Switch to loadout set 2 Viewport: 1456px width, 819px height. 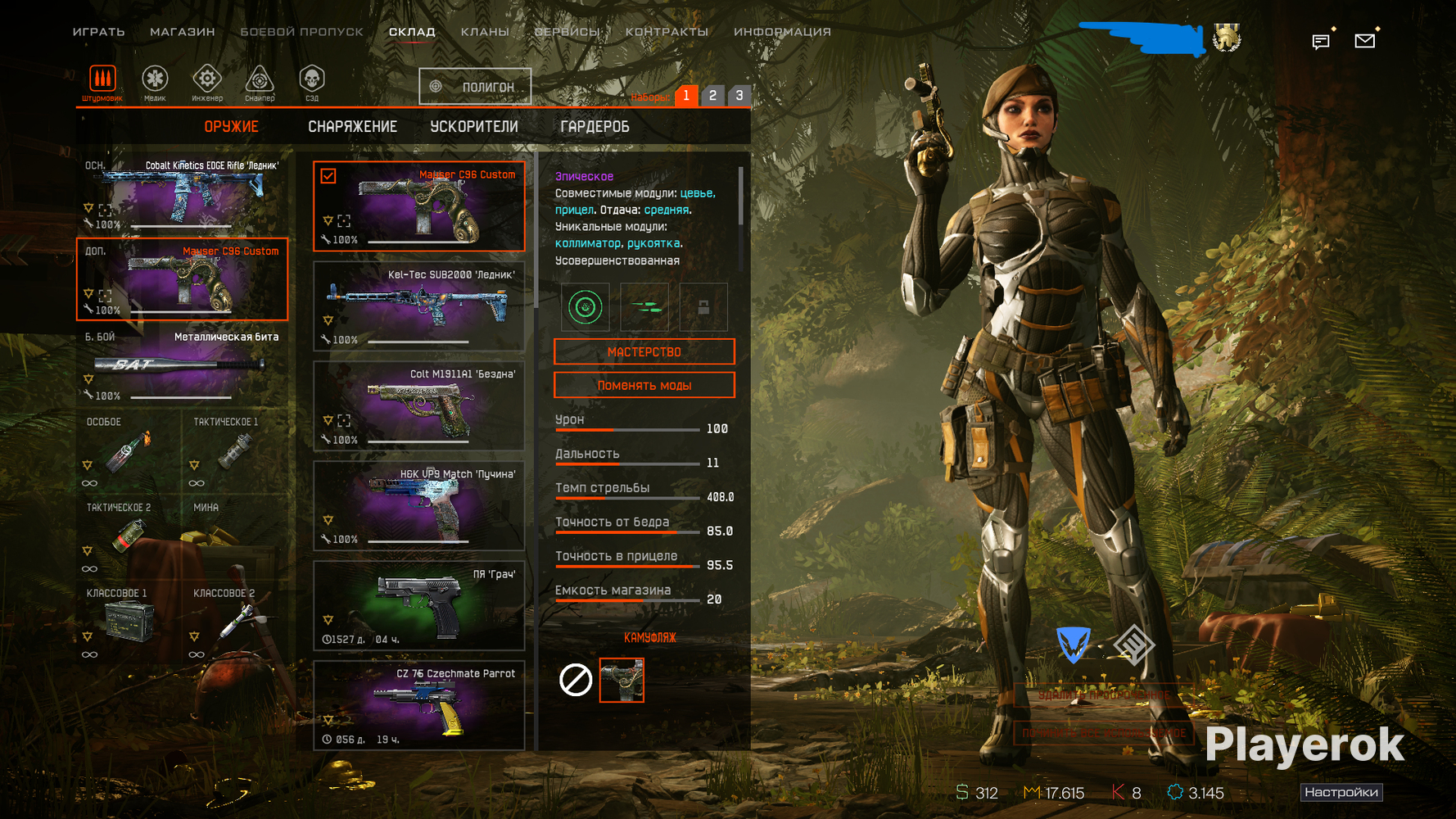tap(712, 96)
